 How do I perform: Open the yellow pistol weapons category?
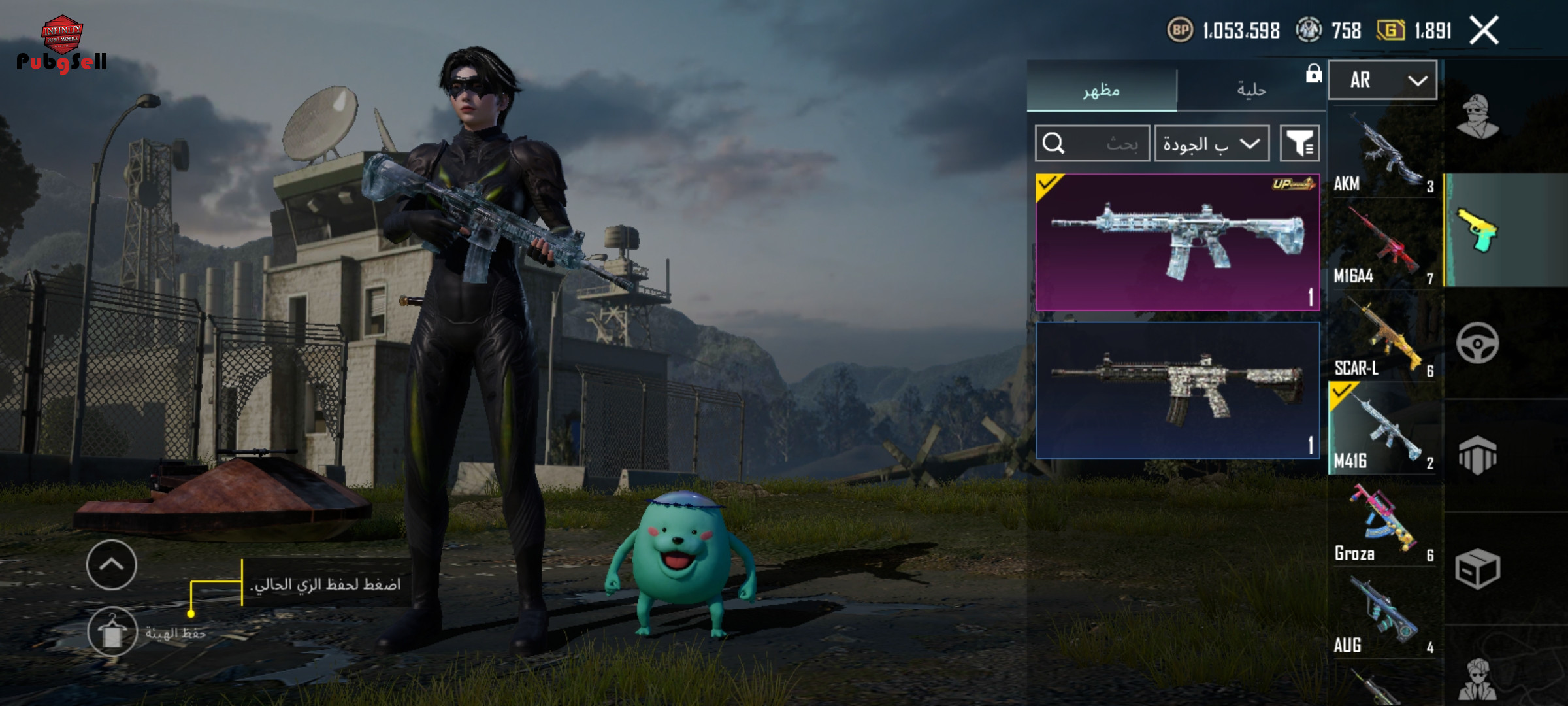(x=1477, y=230)
